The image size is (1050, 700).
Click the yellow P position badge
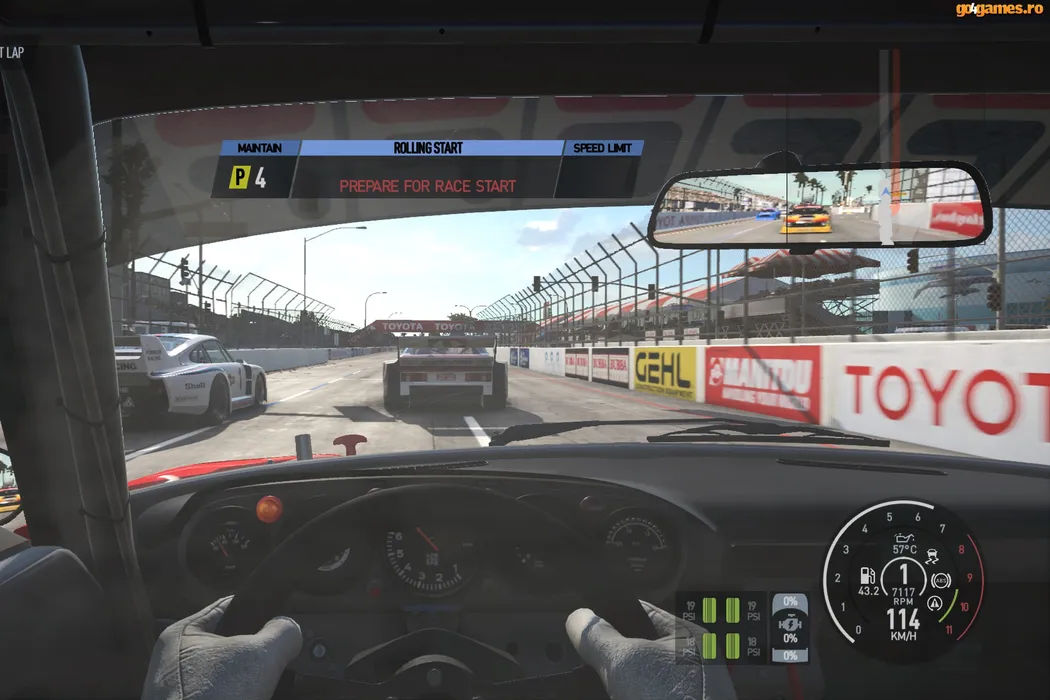239,178
